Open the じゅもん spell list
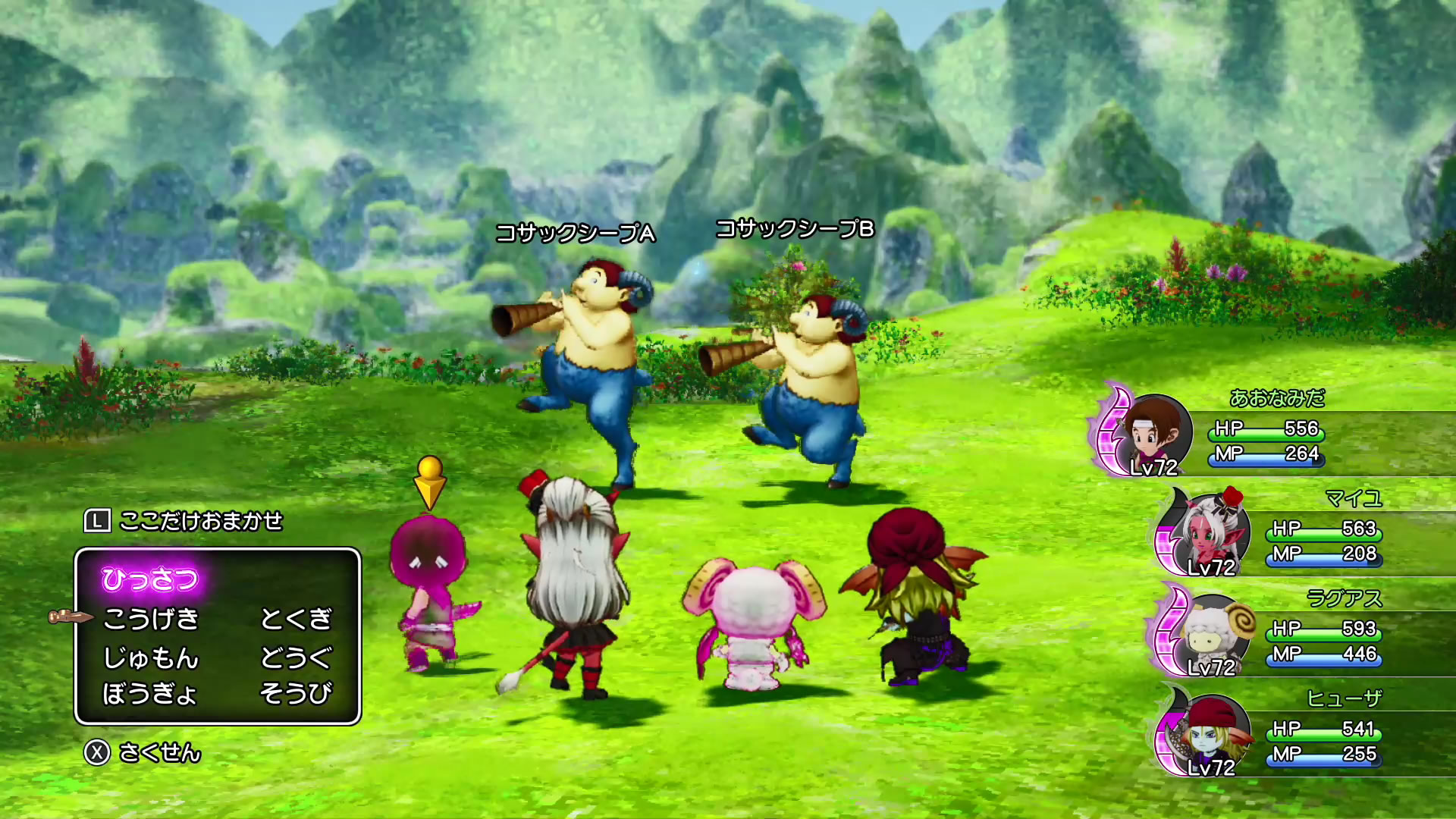This screenshot has height=819, width=1456. (150, 657)
